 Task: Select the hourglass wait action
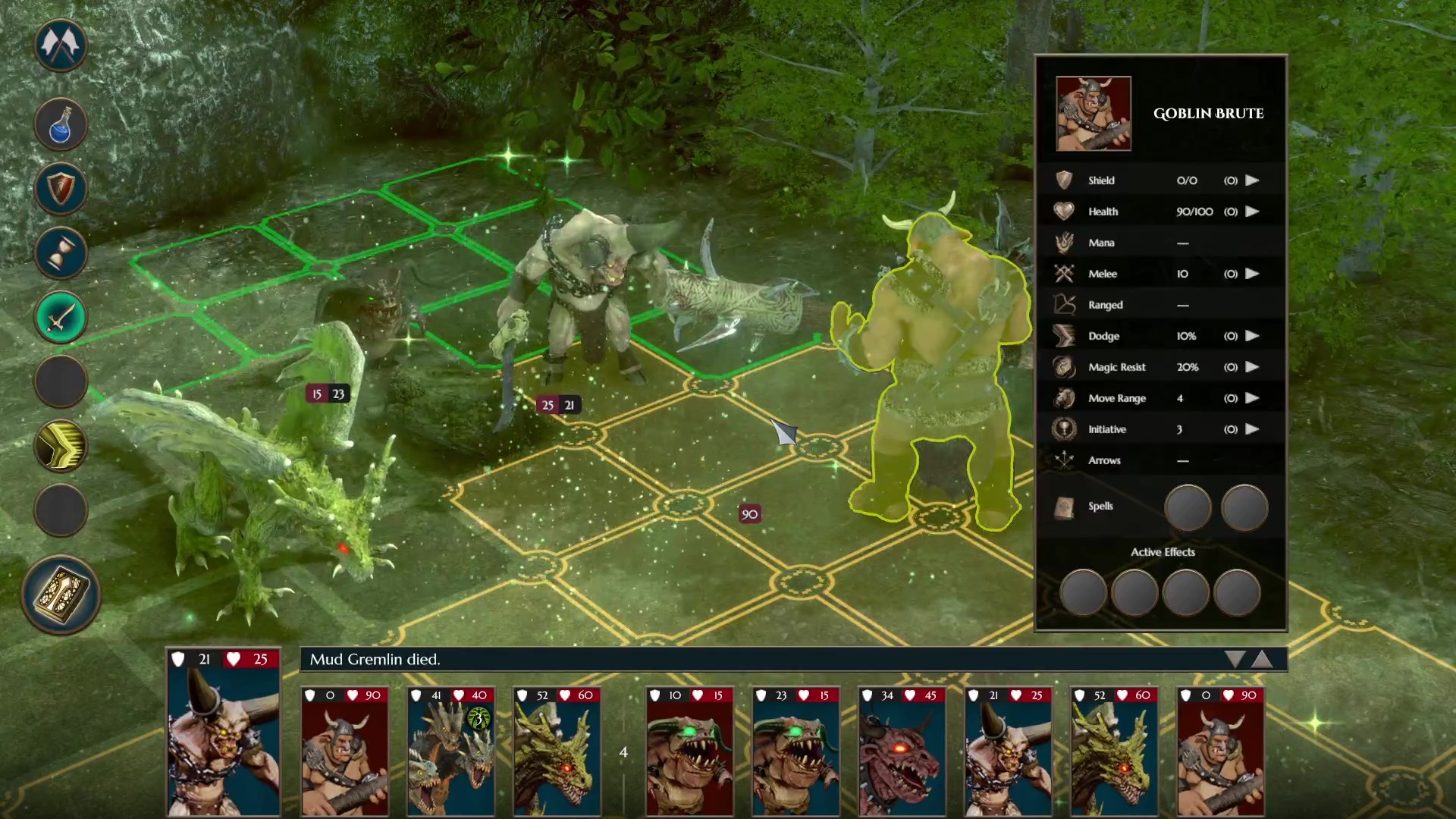[61, 253]
